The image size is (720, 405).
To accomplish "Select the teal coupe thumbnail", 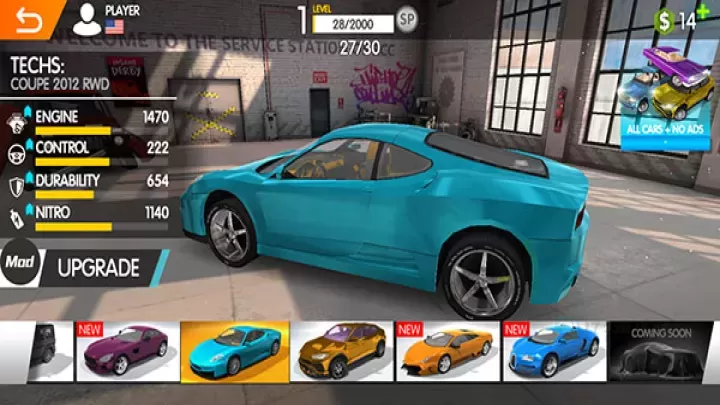I will click(x=235, y=351).
